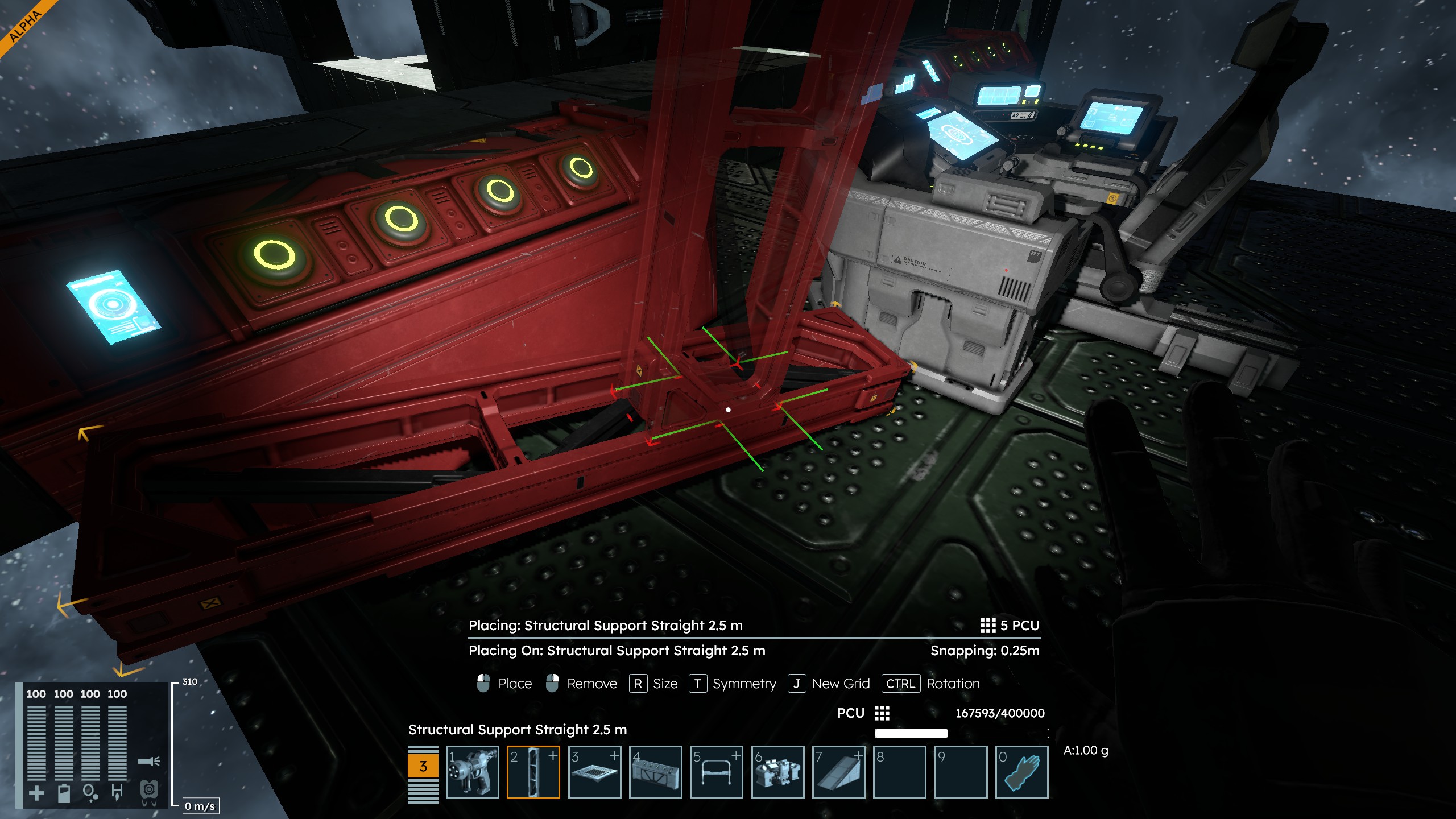Pick the button panel block in slot 4

[x=655, y=772]
